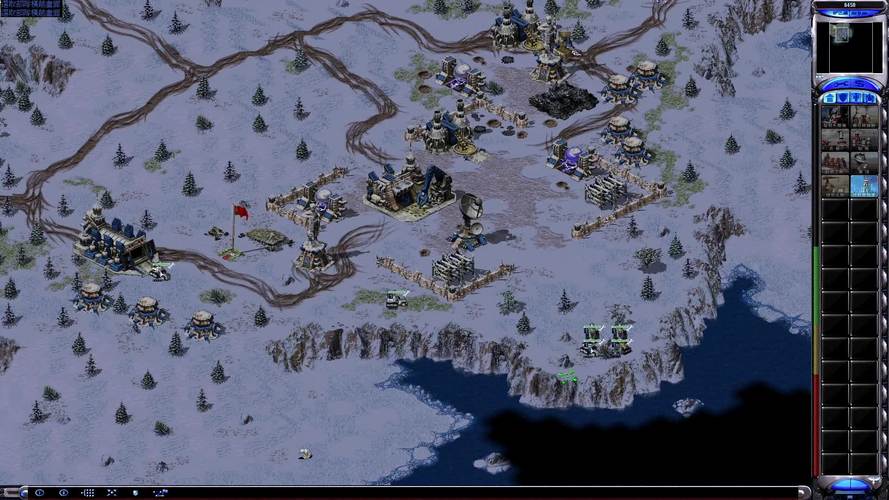Select the scatter X icon on the command bar
The width and height of the screenshot is (889, 500).
112,493
